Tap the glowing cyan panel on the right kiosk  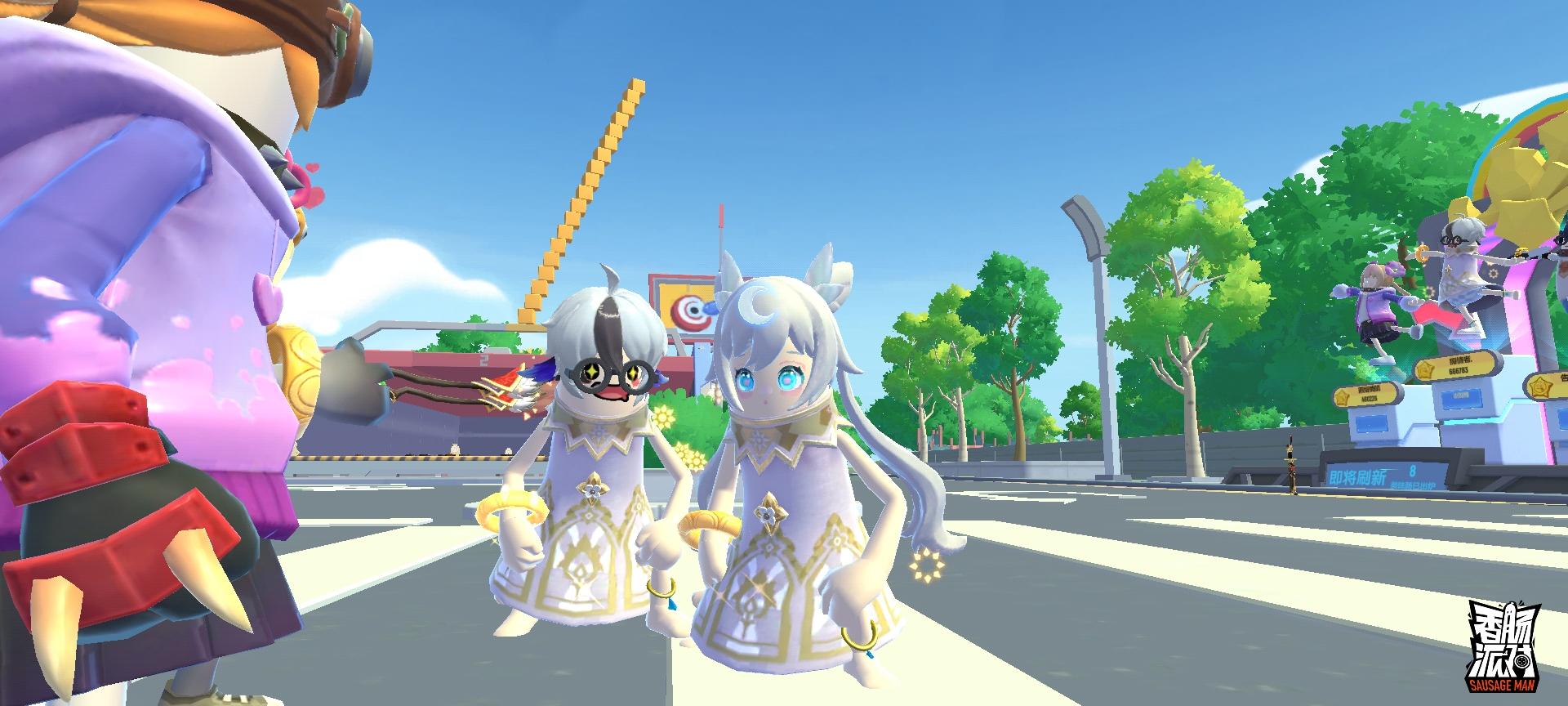click(x=1460, y=400)
